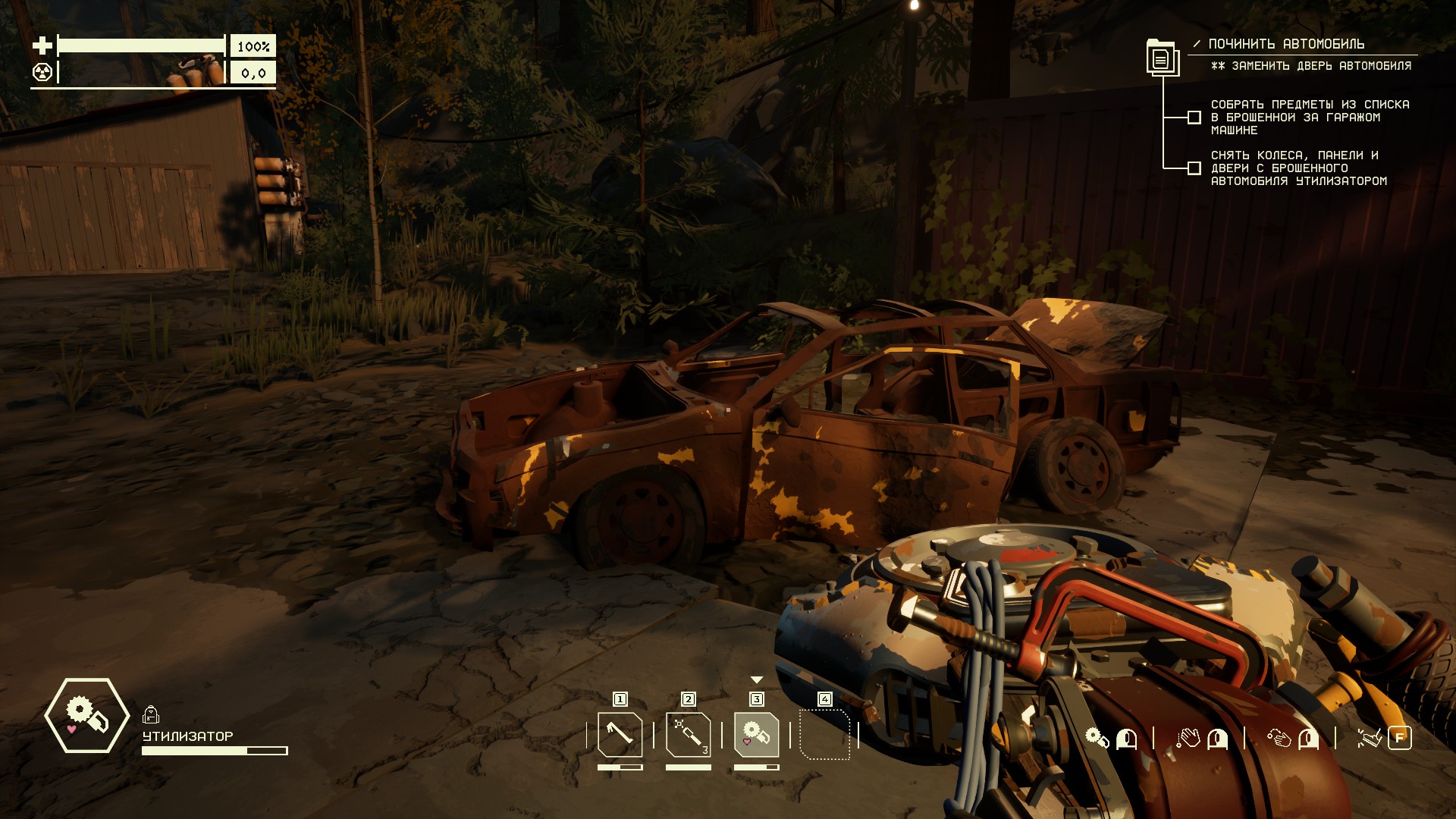Select the crowbar in hotbar slot 1
1456x819 pixels.
tap(620, 734)
